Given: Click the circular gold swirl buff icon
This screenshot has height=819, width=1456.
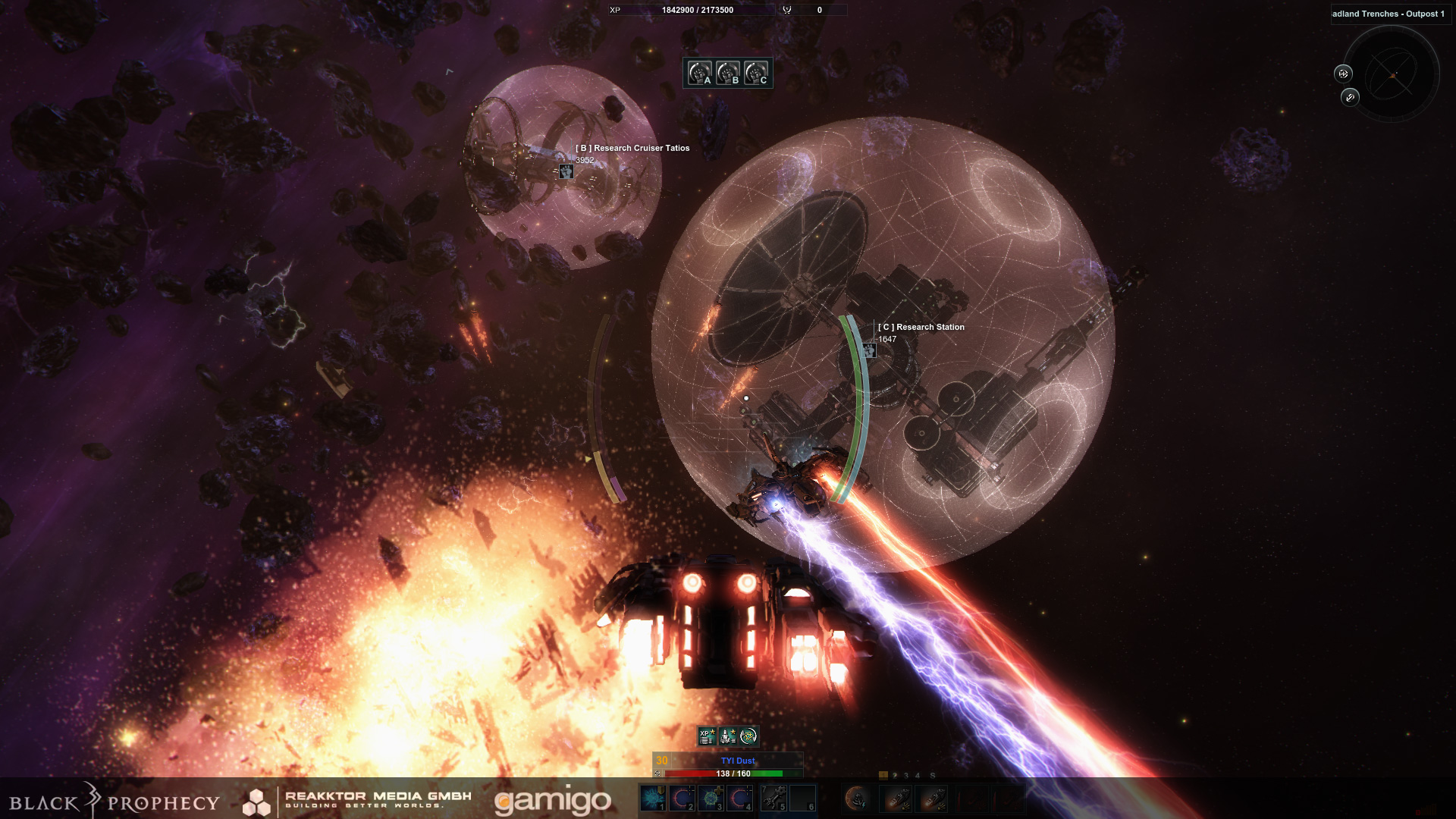Looking at the screenshot, I should pos(748,736).
